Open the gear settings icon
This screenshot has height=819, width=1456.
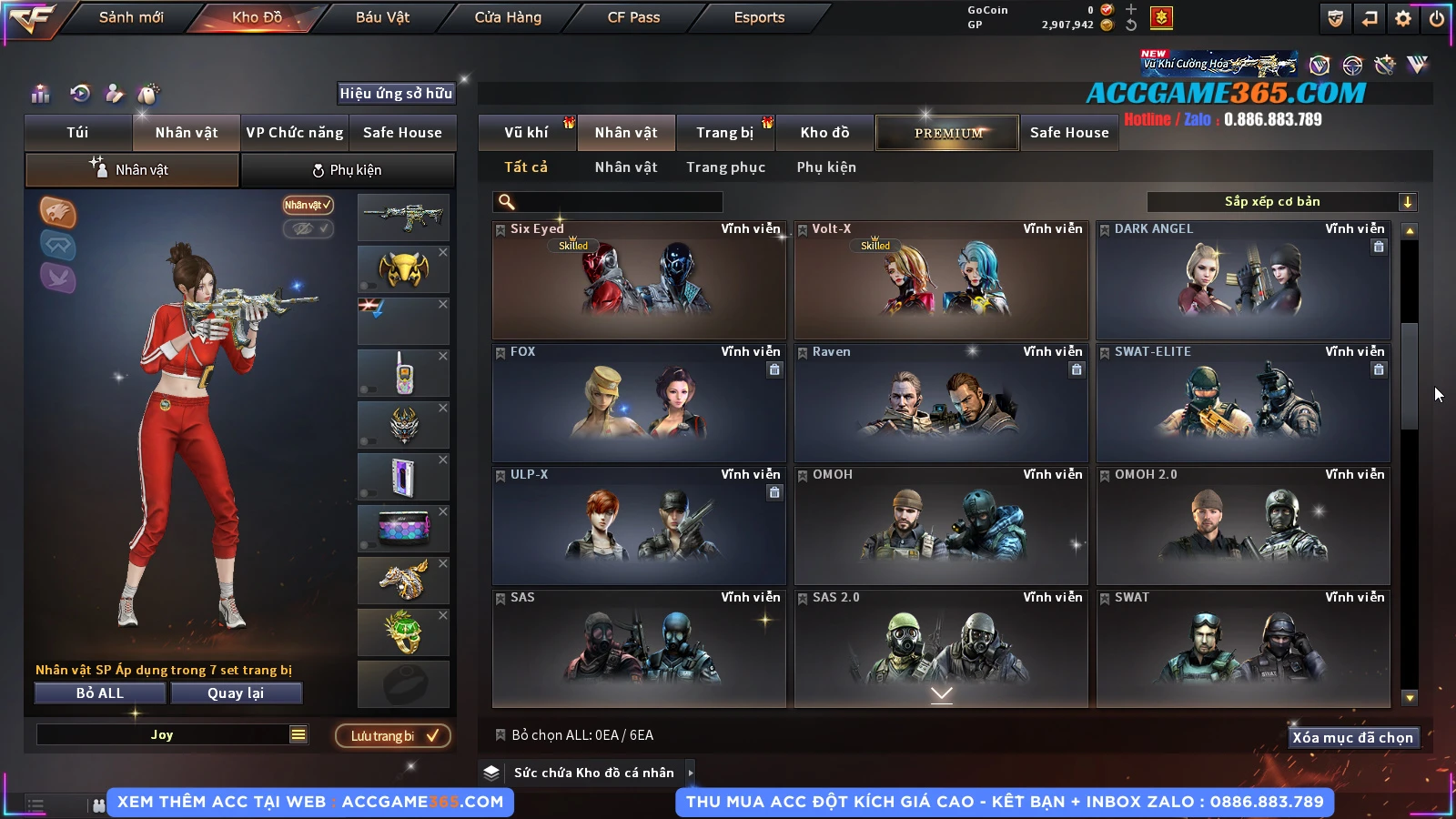[1403, 18]
